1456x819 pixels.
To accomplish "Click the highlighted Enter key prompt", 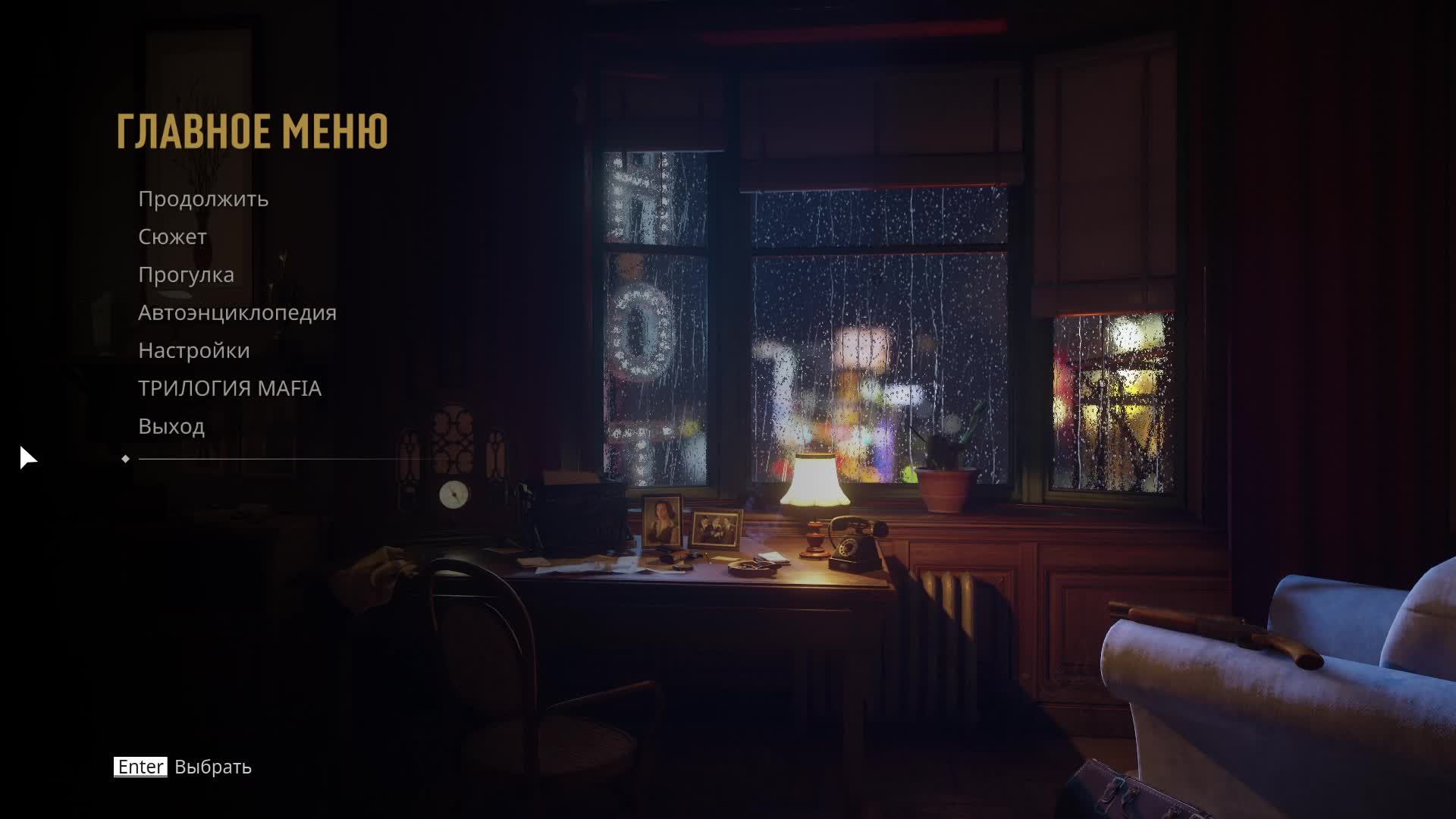I will [140, 767].
